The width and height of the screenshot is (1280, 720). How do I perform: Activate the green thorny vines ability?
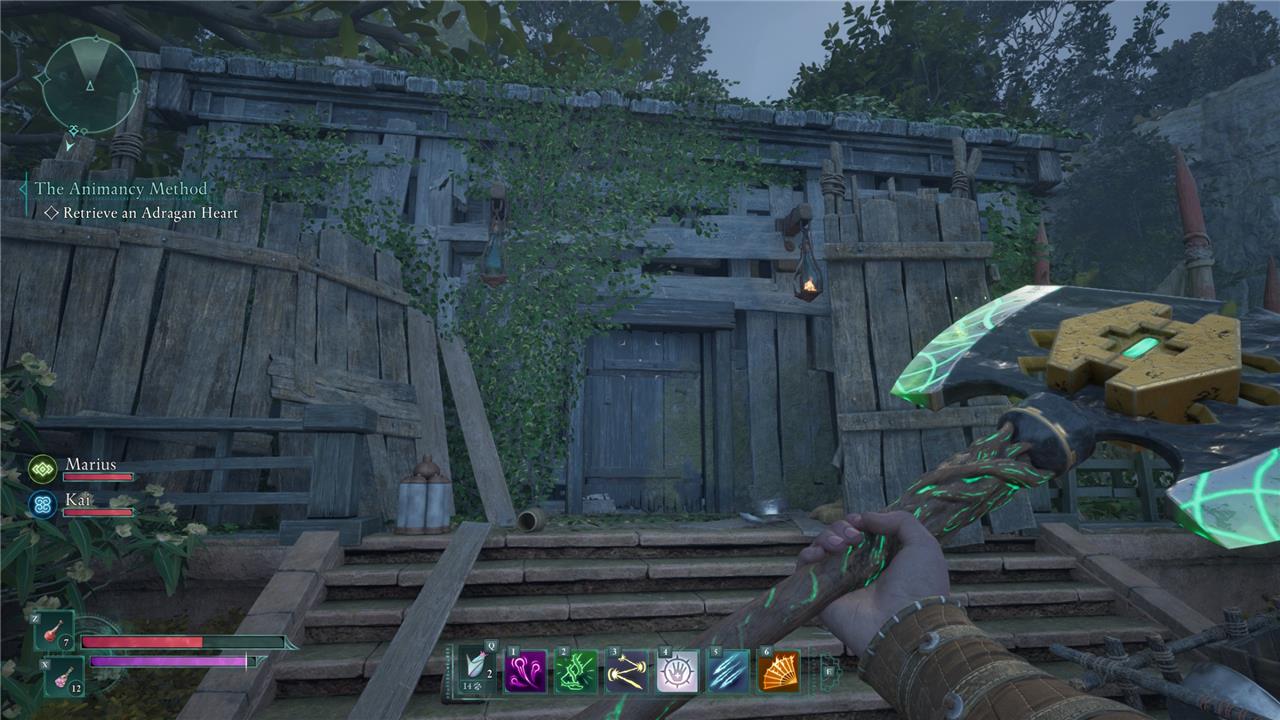pyautogui.click(x=576, y=671)
